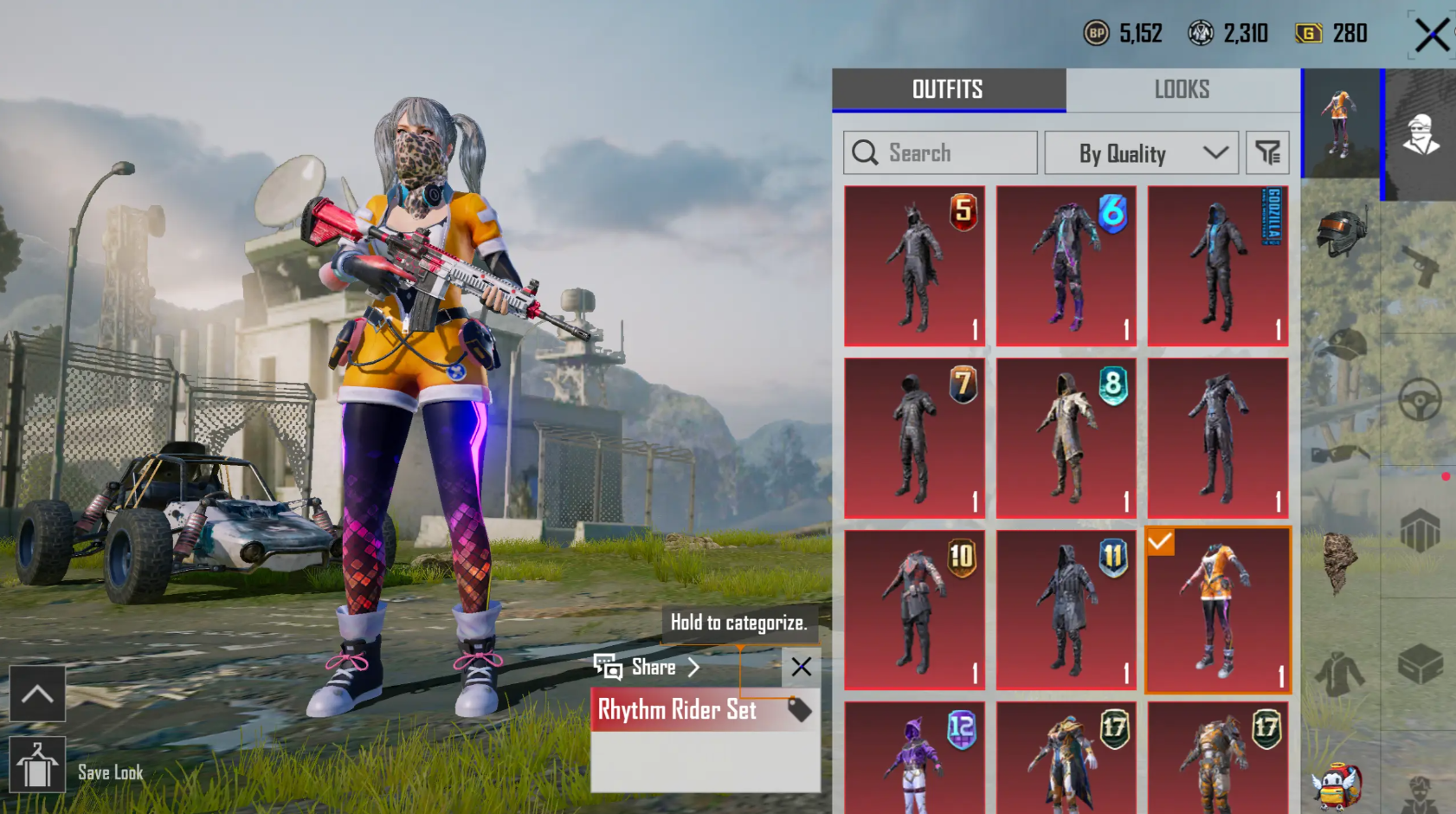The width and height of the screenshot is (1456, 814).
Task: Click the search input field
Action: (939, 152)
